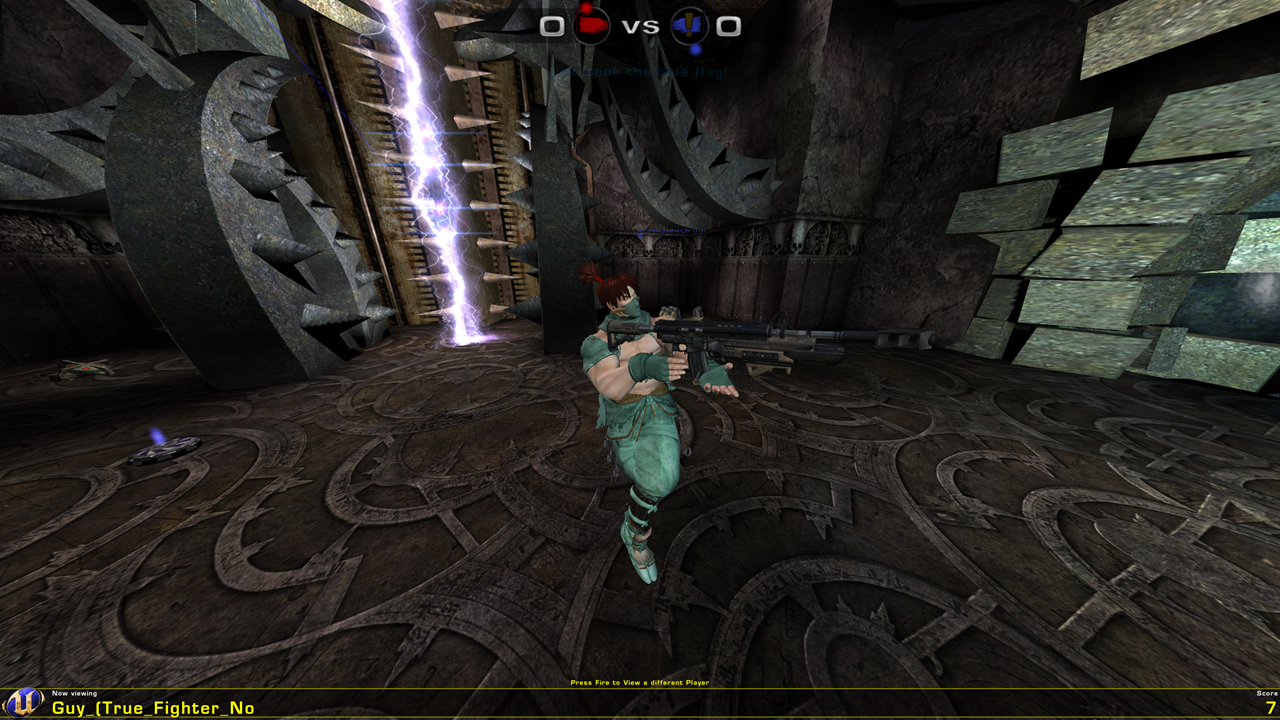Click the red team score counter showing 0
The width and height of the screenshot is (1280, 720).
(551, 26)
